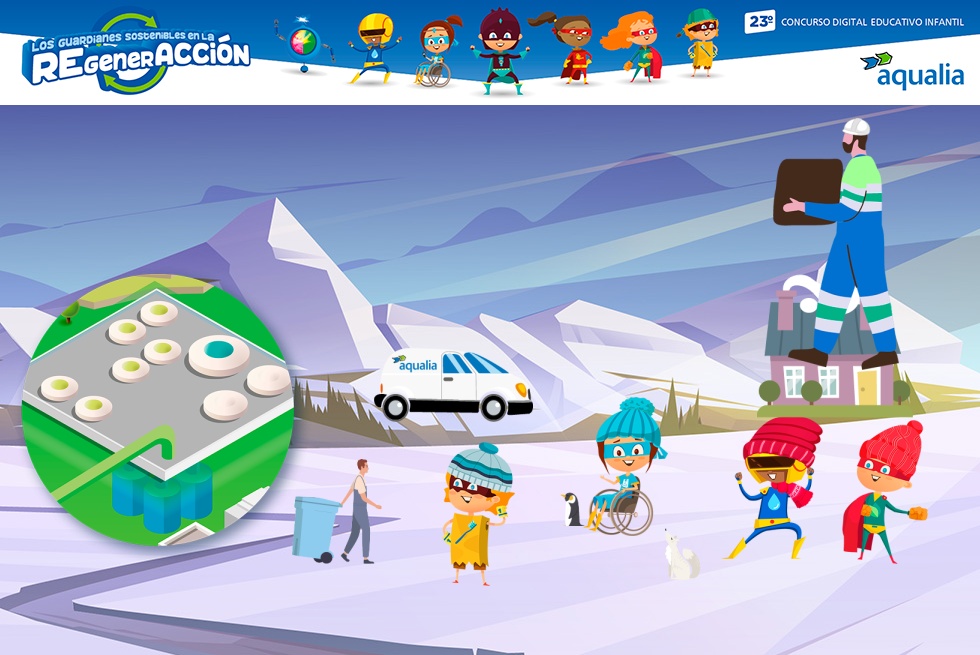Choose the worker pushing the blue bin
Viewport: 980px width, 655px height.
point(357,510)
